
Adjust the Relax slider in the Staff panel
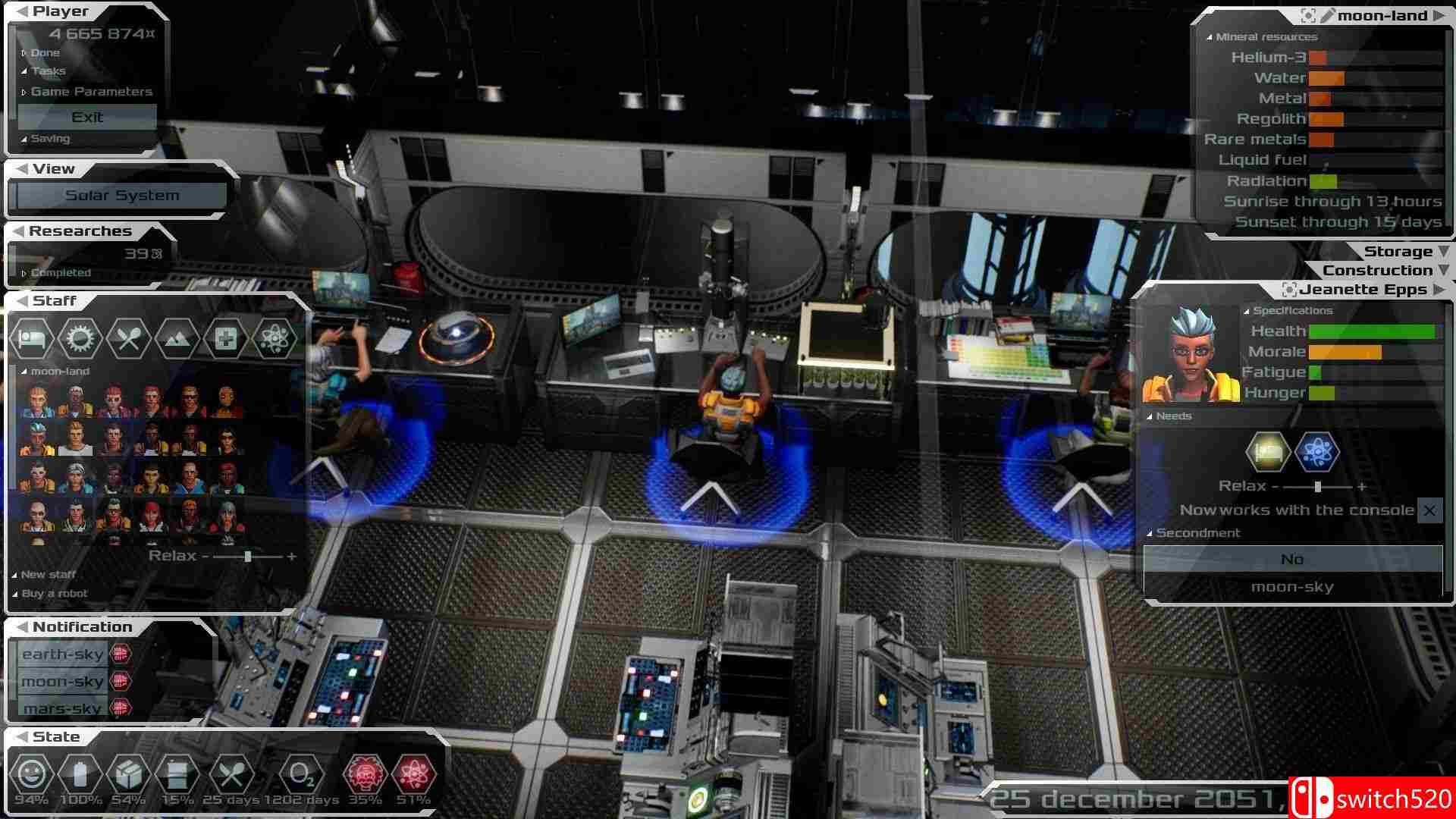click(248, 556)
